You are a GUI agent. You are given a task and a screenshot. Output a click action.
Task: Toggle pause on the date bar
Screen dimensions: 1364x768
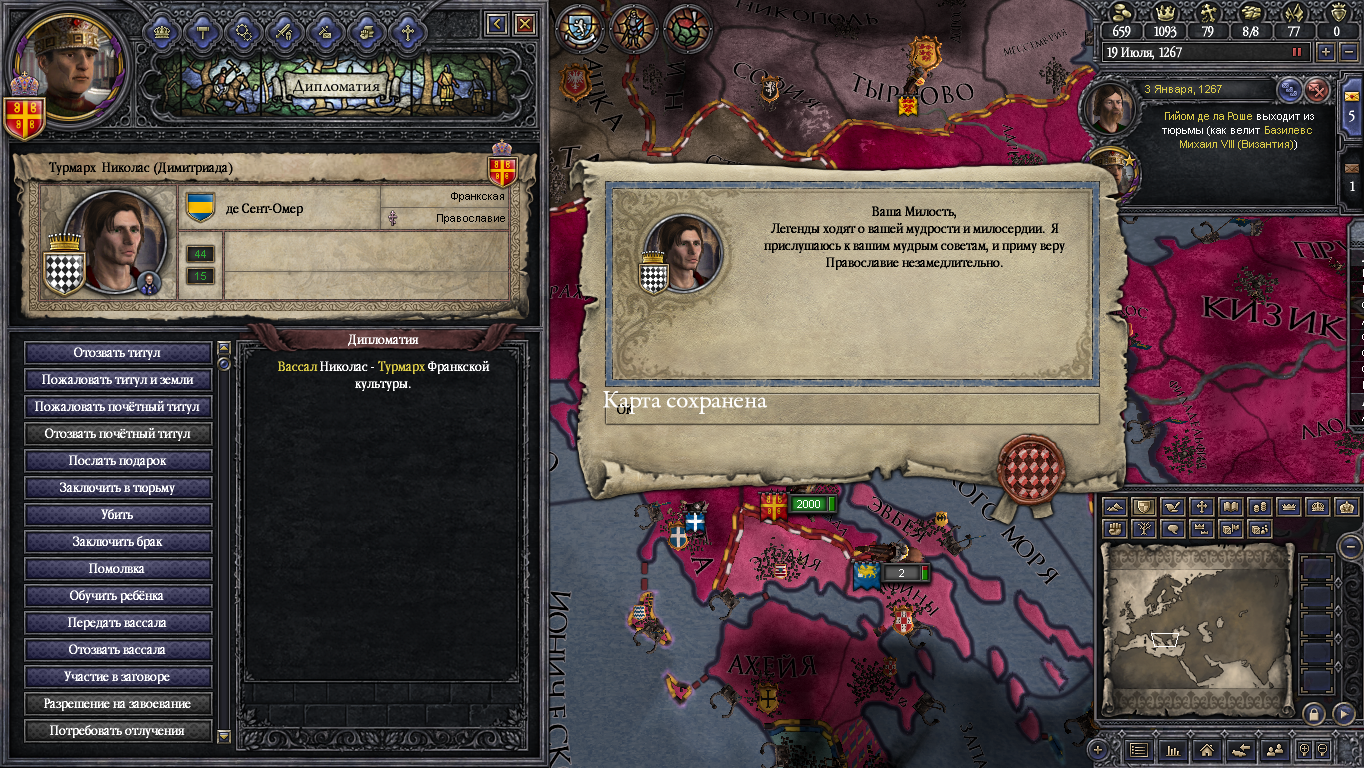pyautogui.click(x=1298, y=52)
